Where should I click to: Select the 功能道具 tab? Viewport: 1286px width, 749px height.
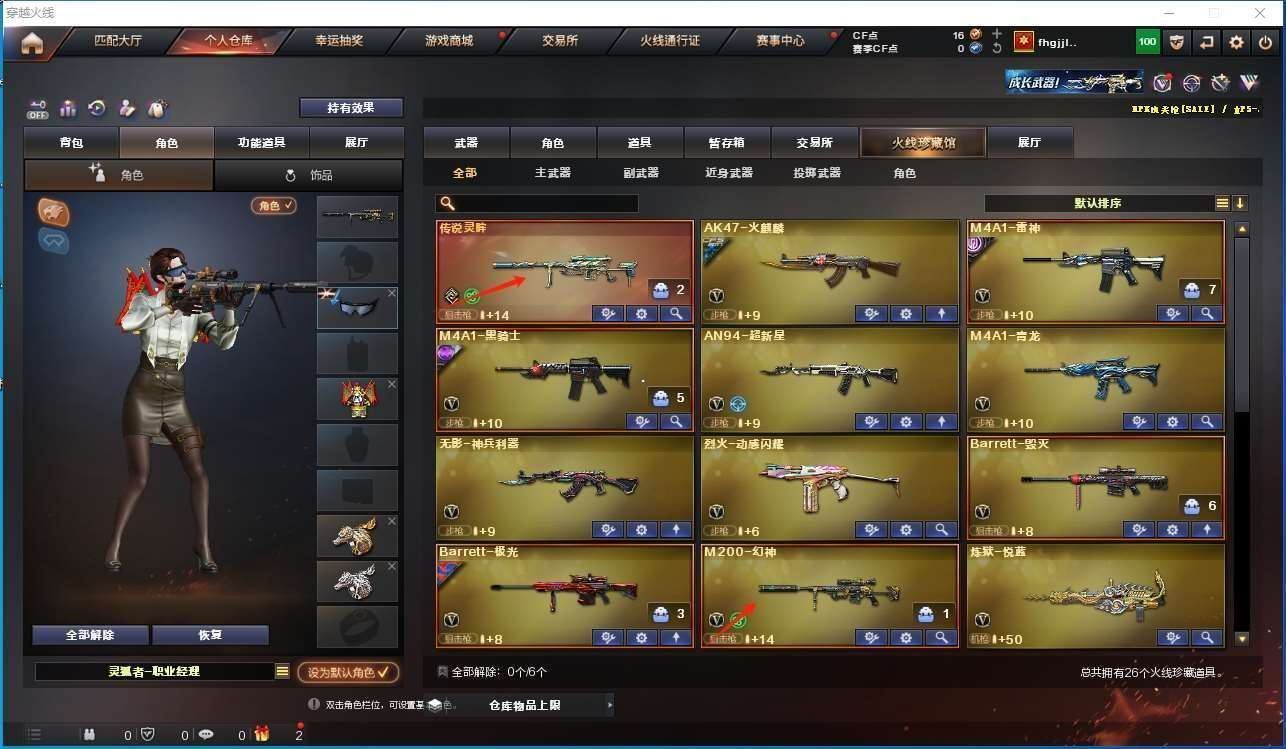coord(261,143)
